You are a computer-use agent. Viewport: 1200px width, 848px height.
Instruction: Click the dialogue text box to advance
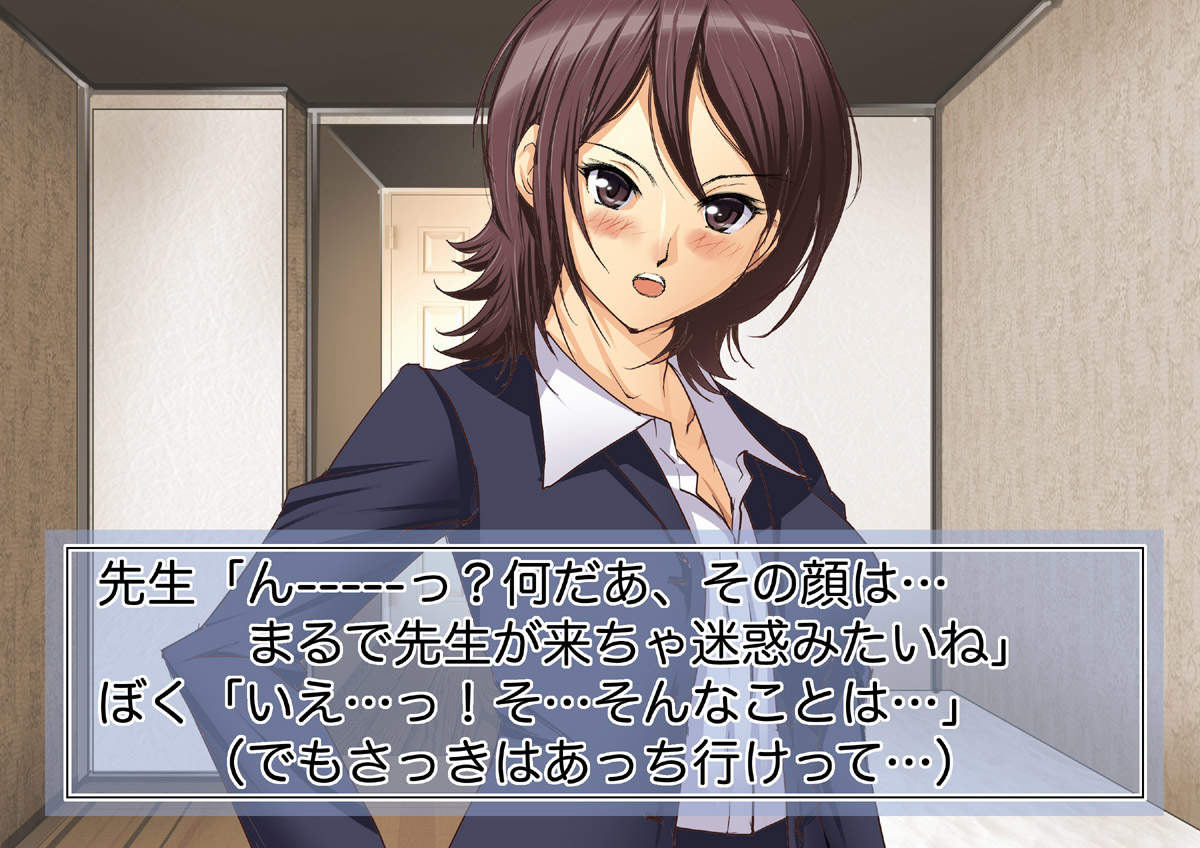pos(605,672)
